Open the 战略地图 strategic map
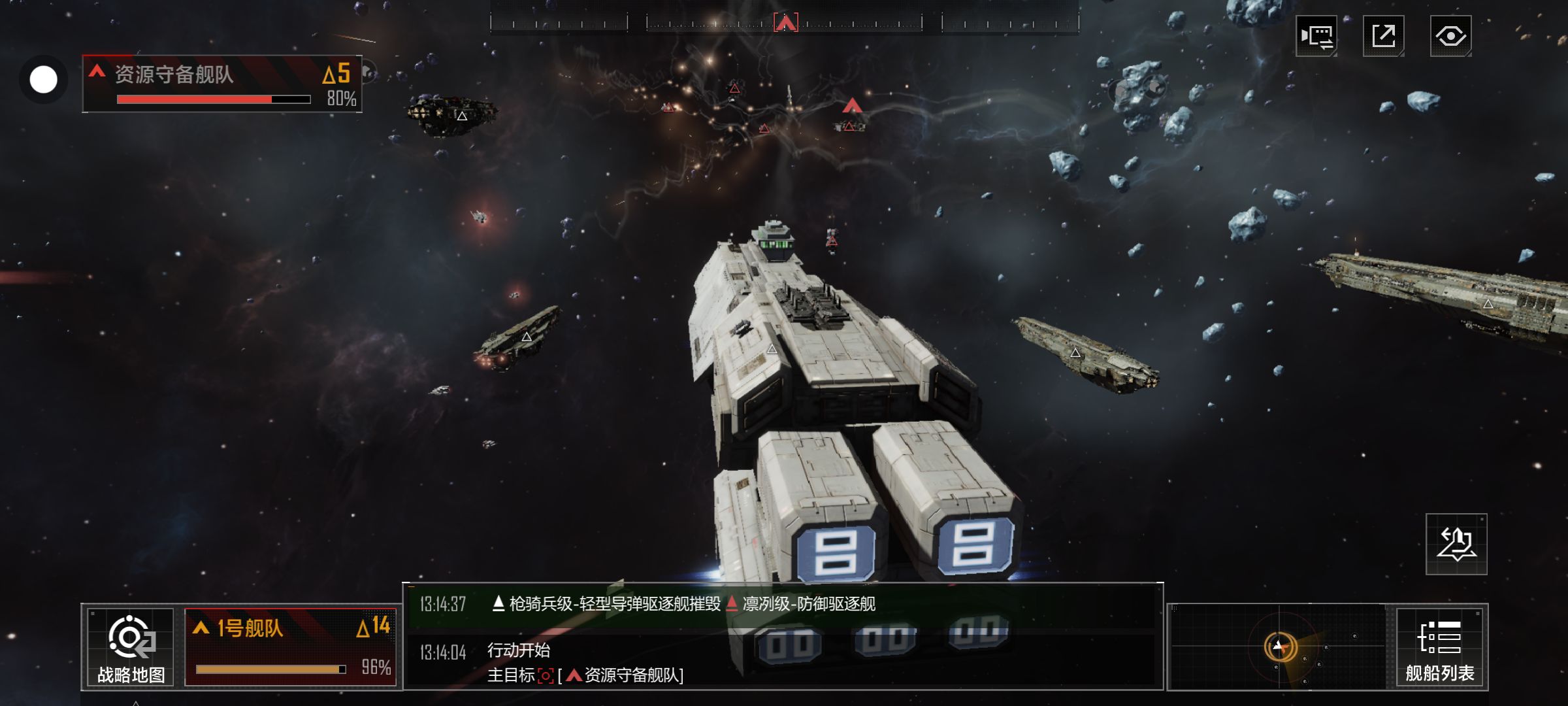 click(x=131, y=647)
